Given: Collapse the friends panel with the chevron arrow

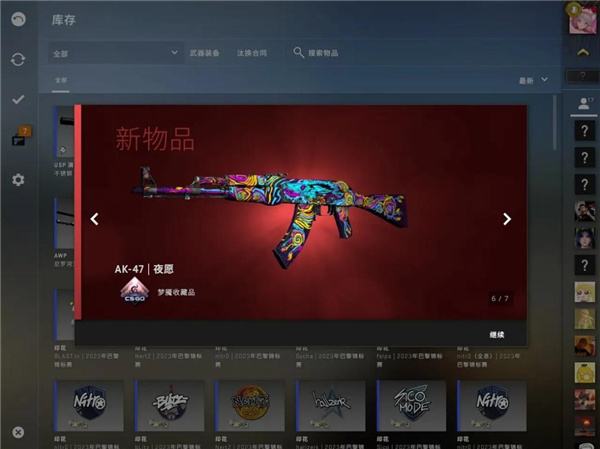Looking at the screenshot, I should click(x=583, y=52).
